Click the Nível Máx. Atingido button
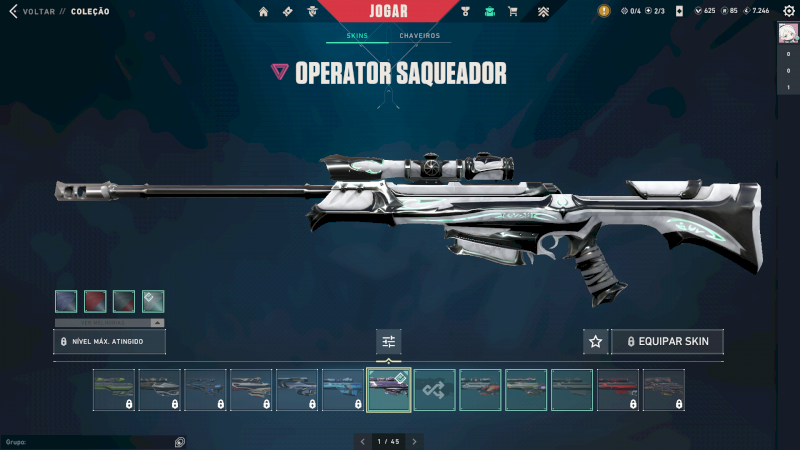800x450 pixels. tap(109, 342)
